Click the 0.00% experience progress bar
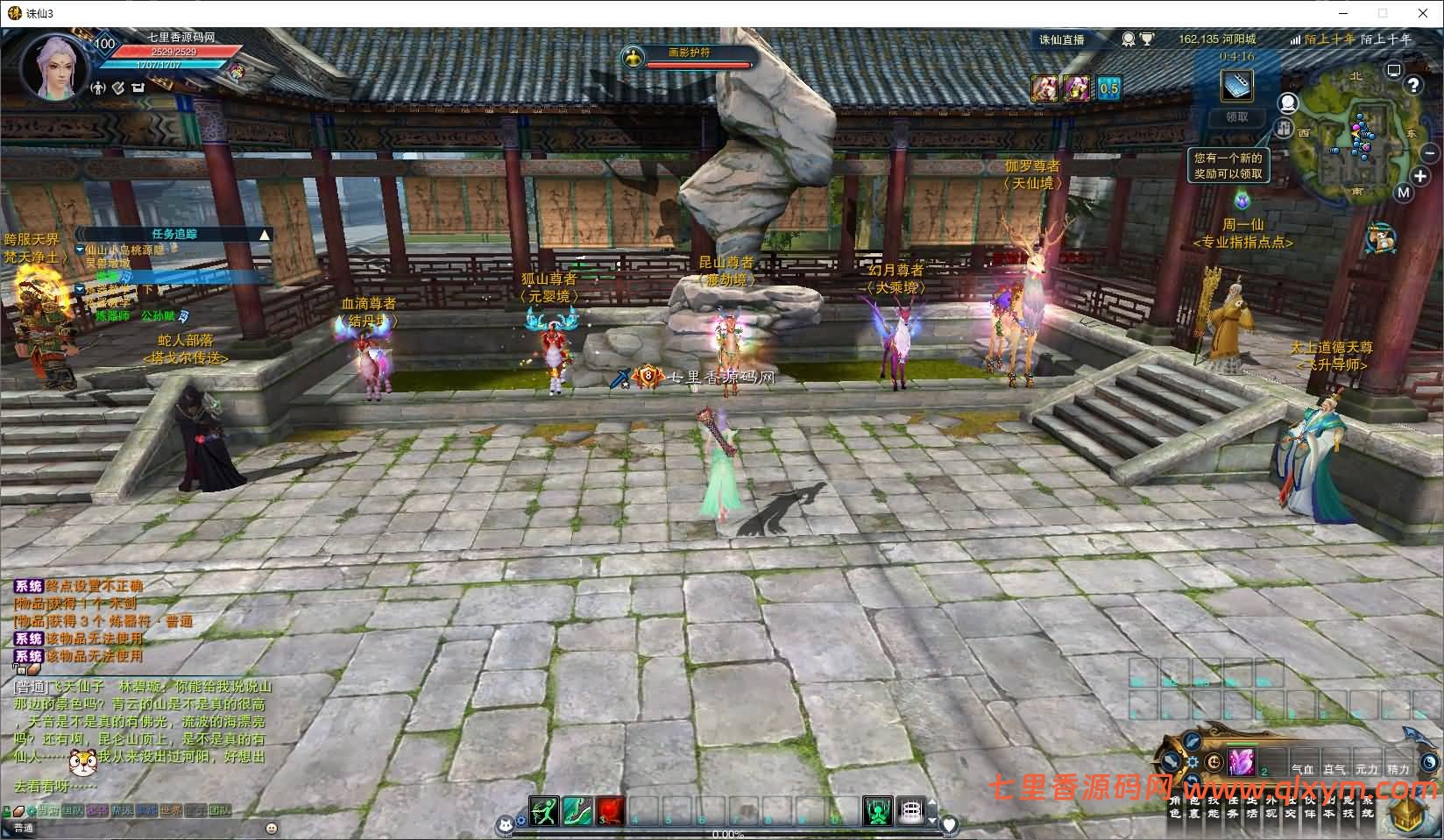Screen dimensions: 1444x840 pos(727,833)
